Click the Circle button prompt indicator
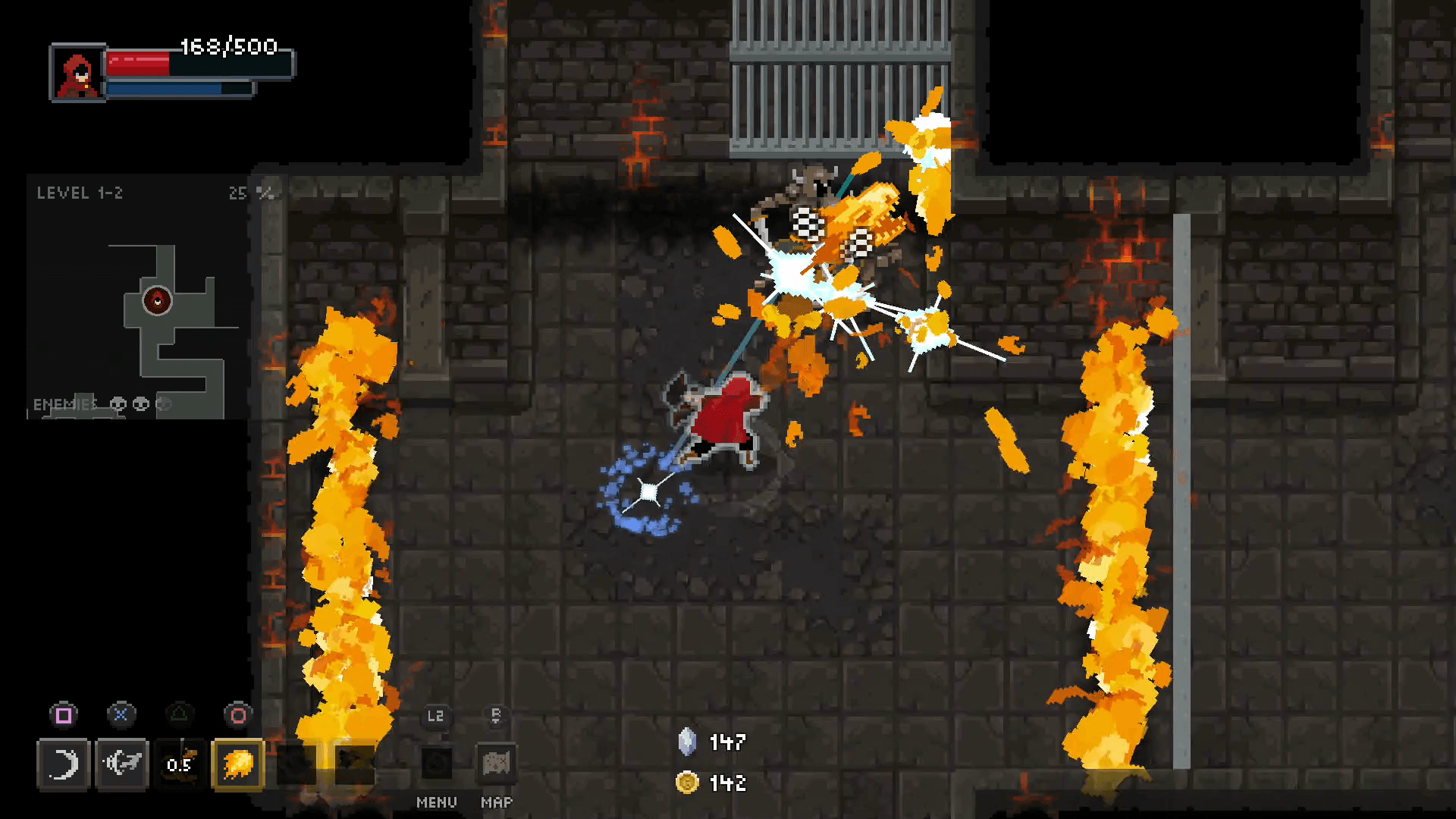1456x819 pixels. pos(237,714)
